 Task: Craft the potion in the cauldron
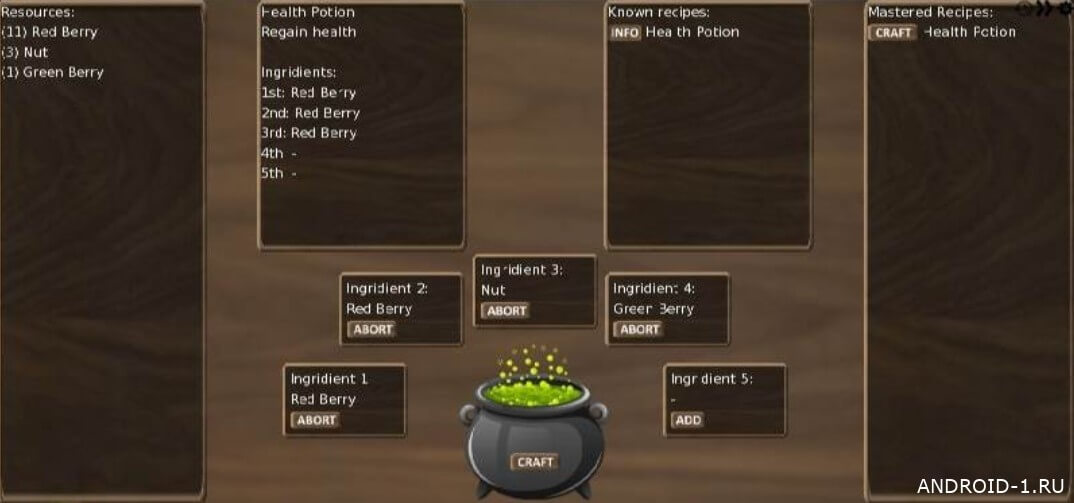[x=535, y=462]
